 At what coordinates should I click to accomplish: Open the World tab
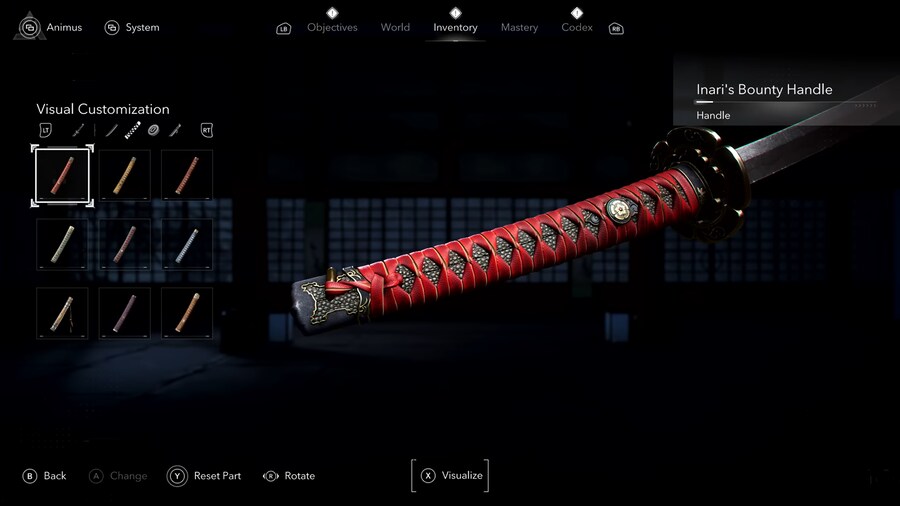[395, 27]
